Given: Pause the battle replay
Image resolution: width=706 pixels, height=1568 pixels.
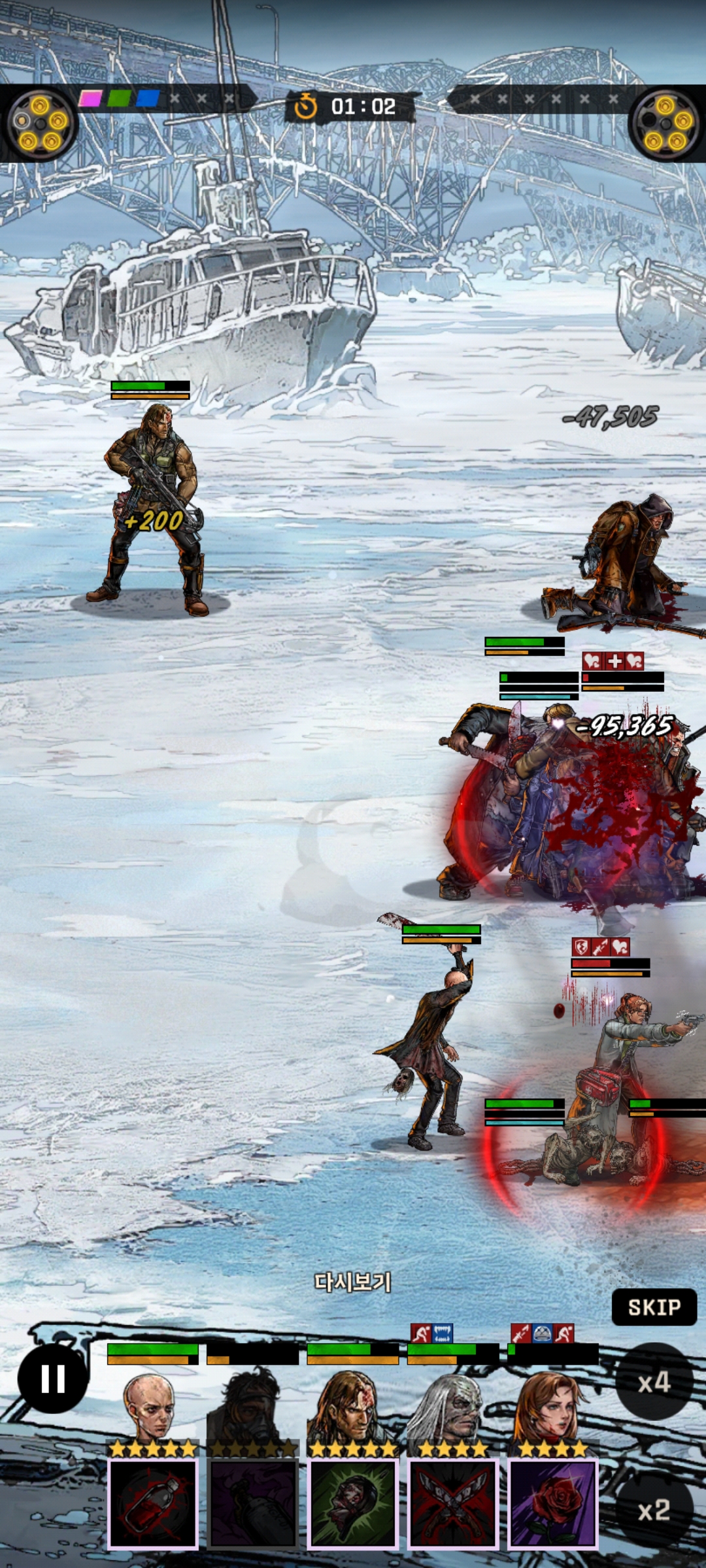Looking at the screenshot, I should point(53,1379).
